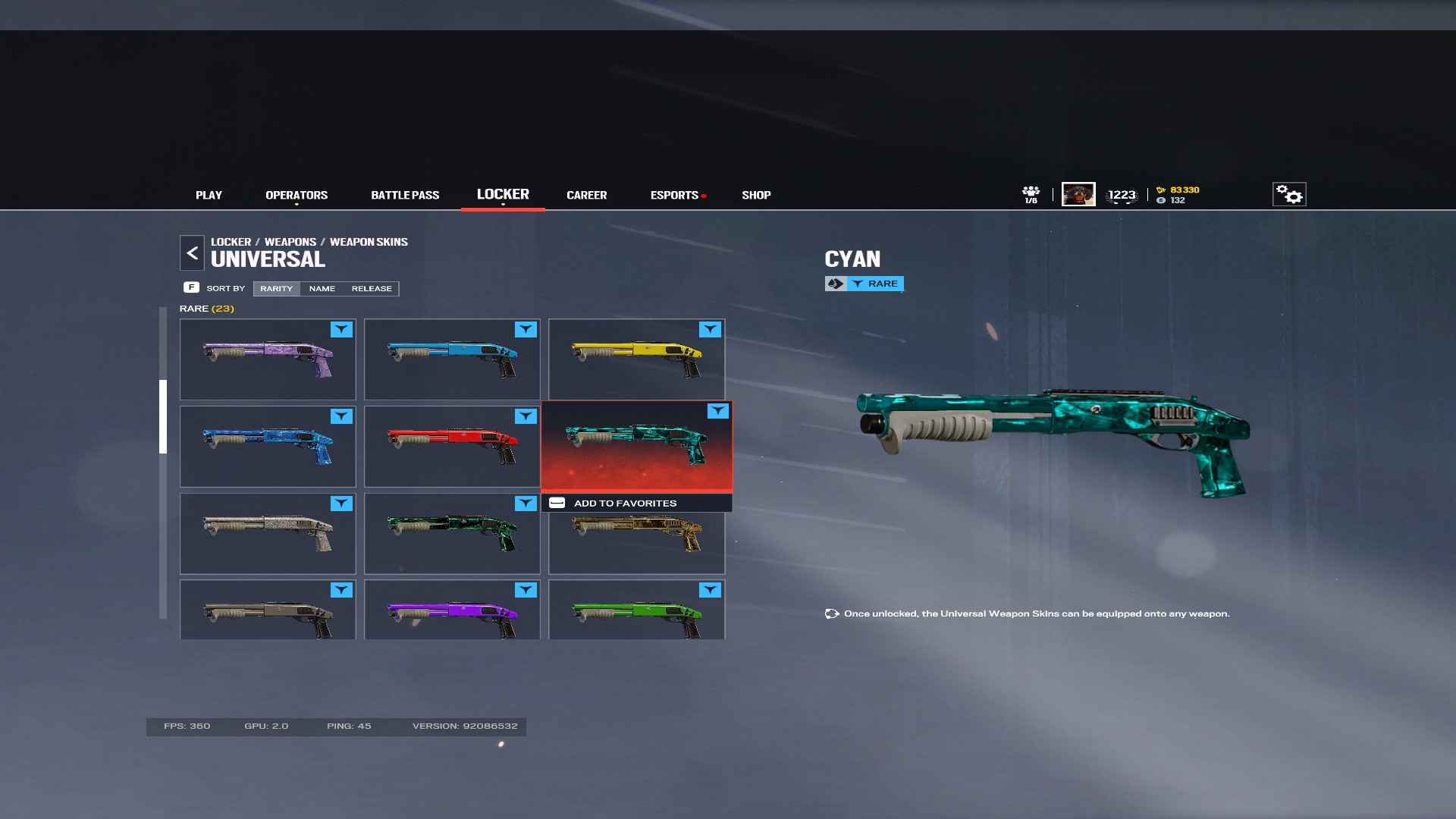Image resolution: width=1456 pixels, height=819 pixels.
Task: Select the dark green camo skin
Action: [x=452, y=534]
